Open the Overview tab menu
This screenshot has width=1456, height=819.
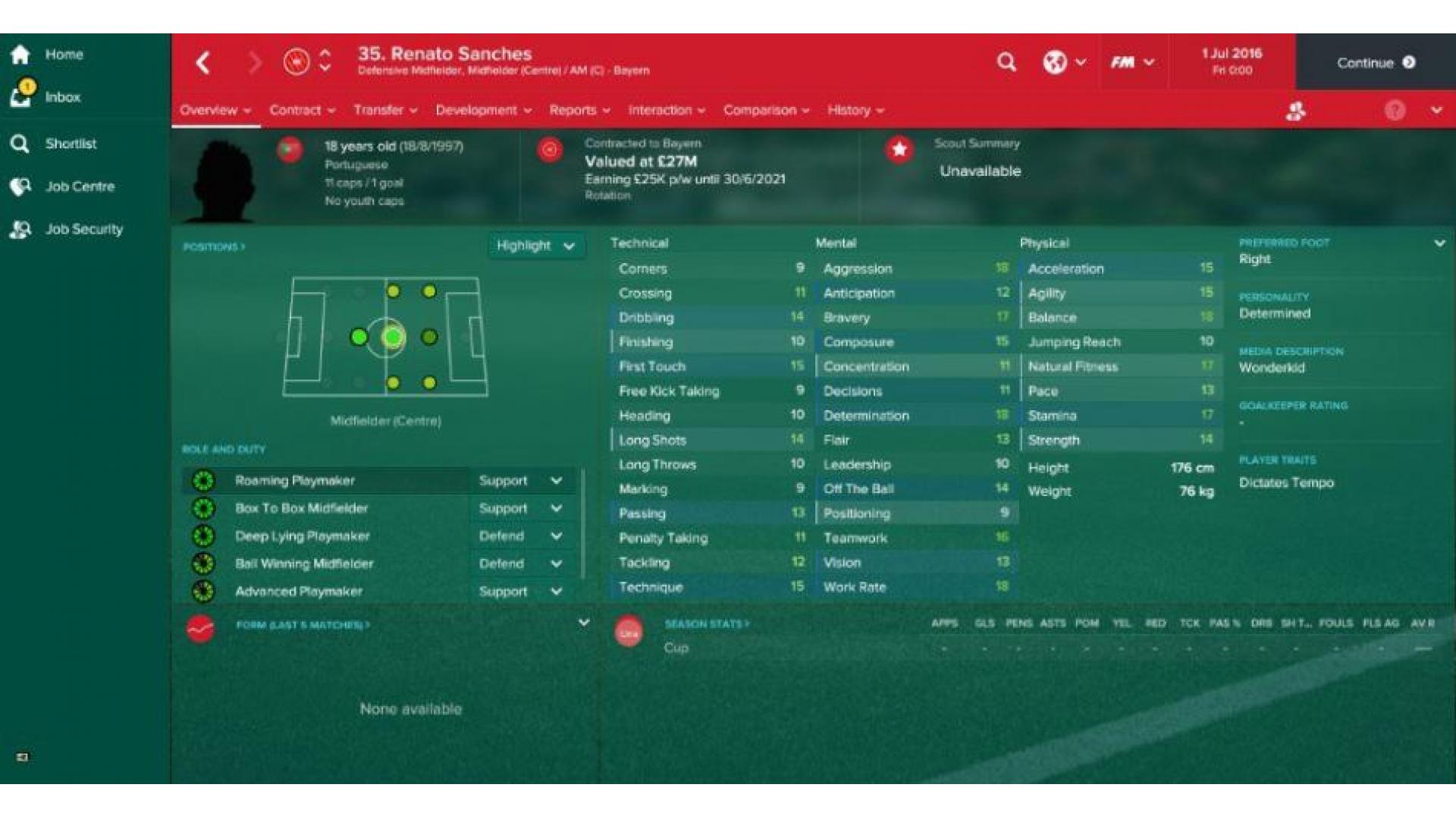click(215, 111)
